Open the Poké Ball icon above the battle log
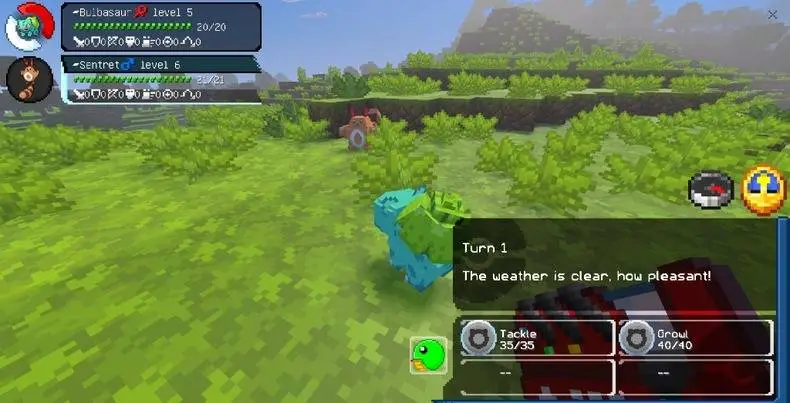The height and width of the screenshot is (403, 790). [x=711, y=191]
